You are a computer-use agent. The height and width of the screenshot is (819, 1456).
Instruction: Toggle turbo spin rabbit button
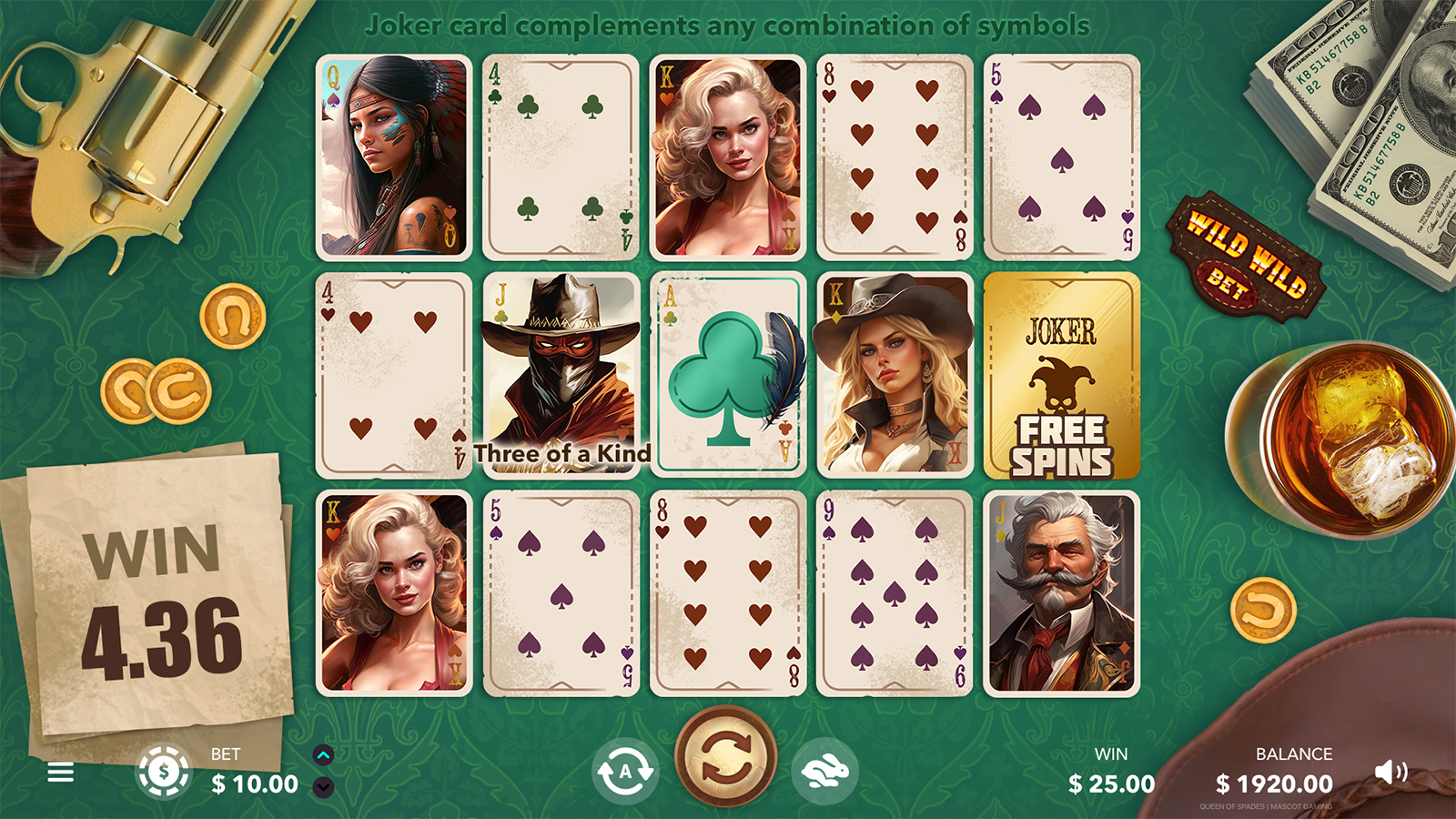(824, 772)
